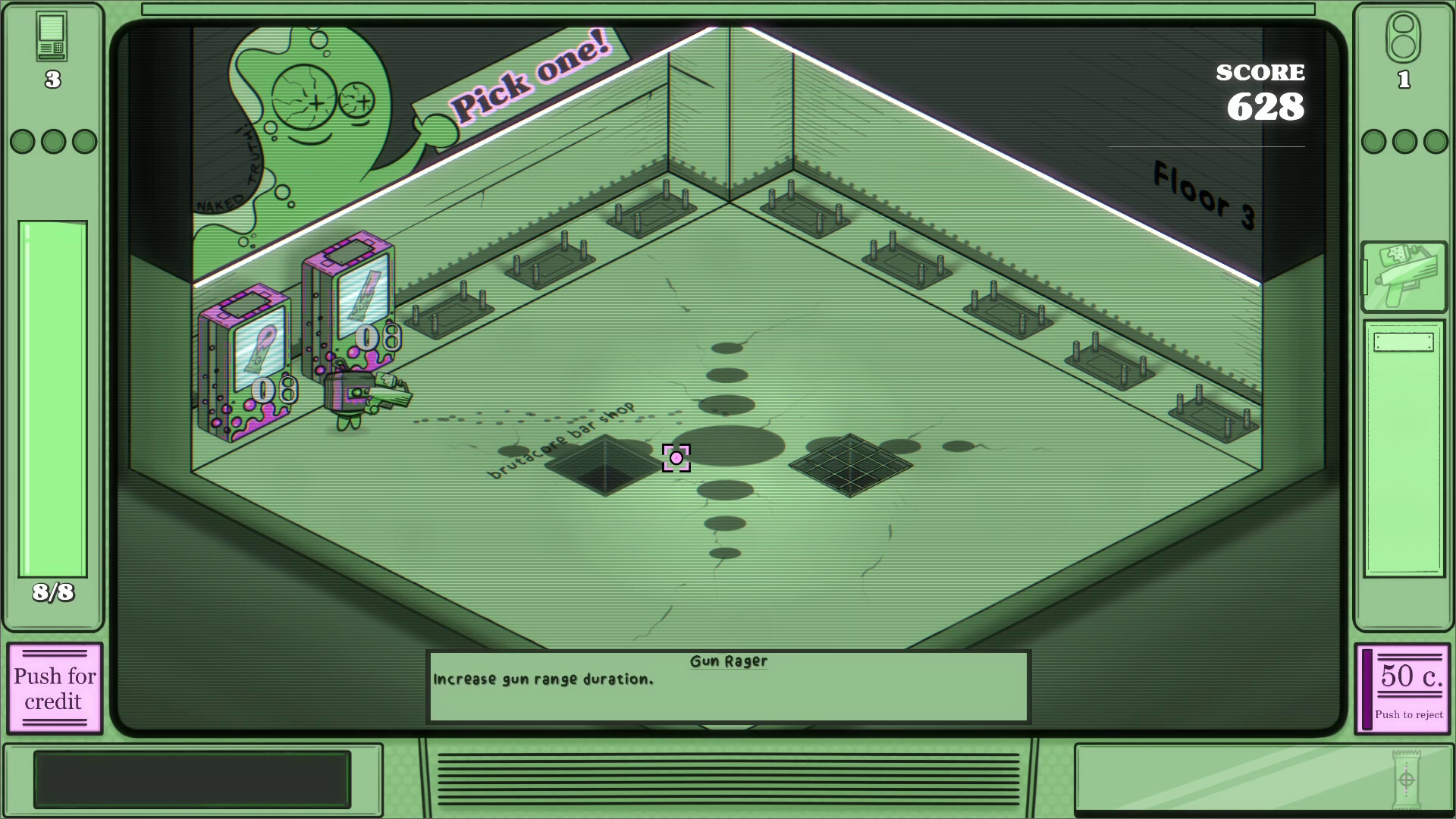Viewport: 1456px width, 819px height.
Task: Select the Floor 3 label on the wall
Action: (x=1203, y=190)
